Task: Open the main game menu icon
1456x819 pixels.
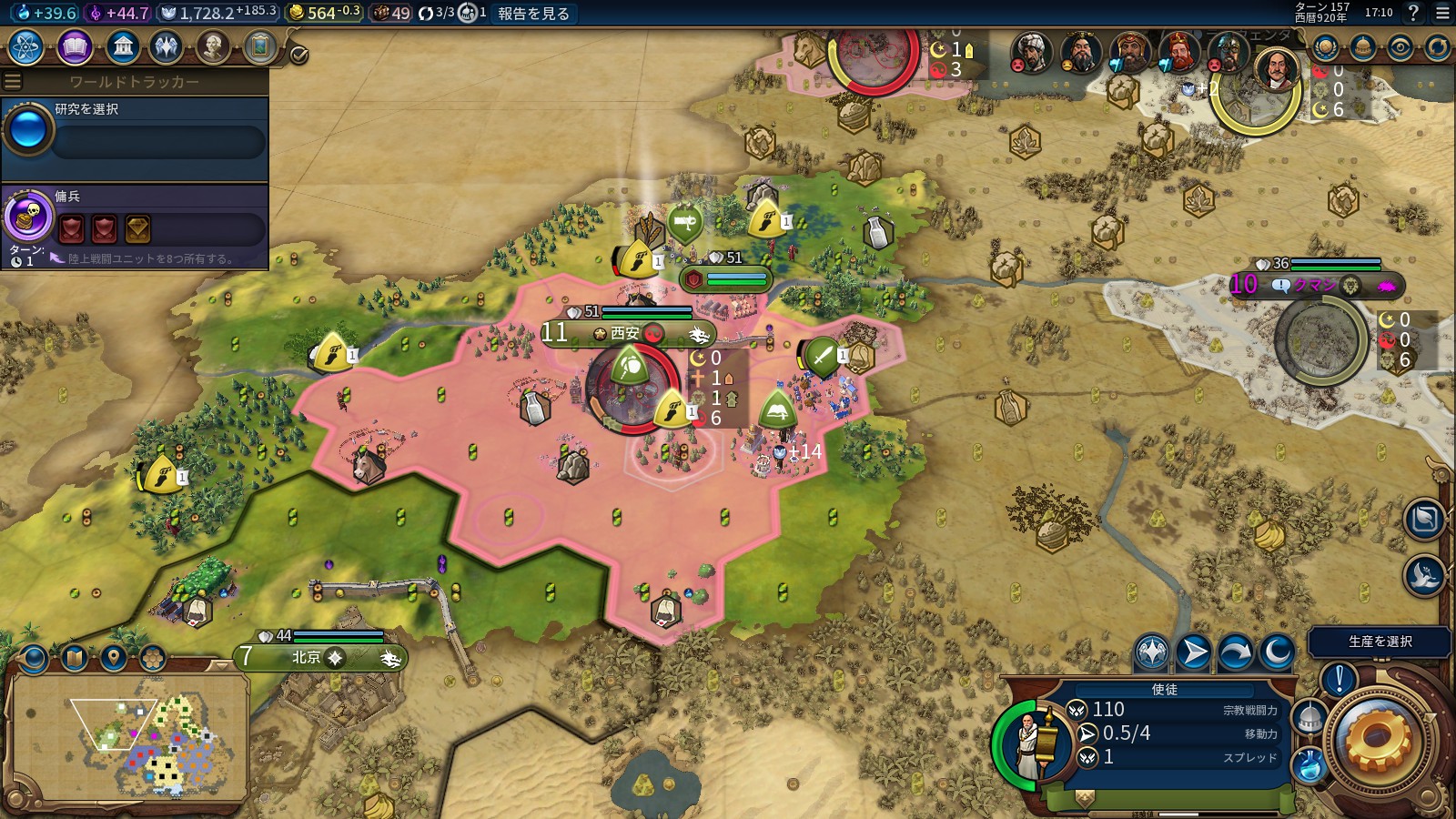Action: (1442, 13)
